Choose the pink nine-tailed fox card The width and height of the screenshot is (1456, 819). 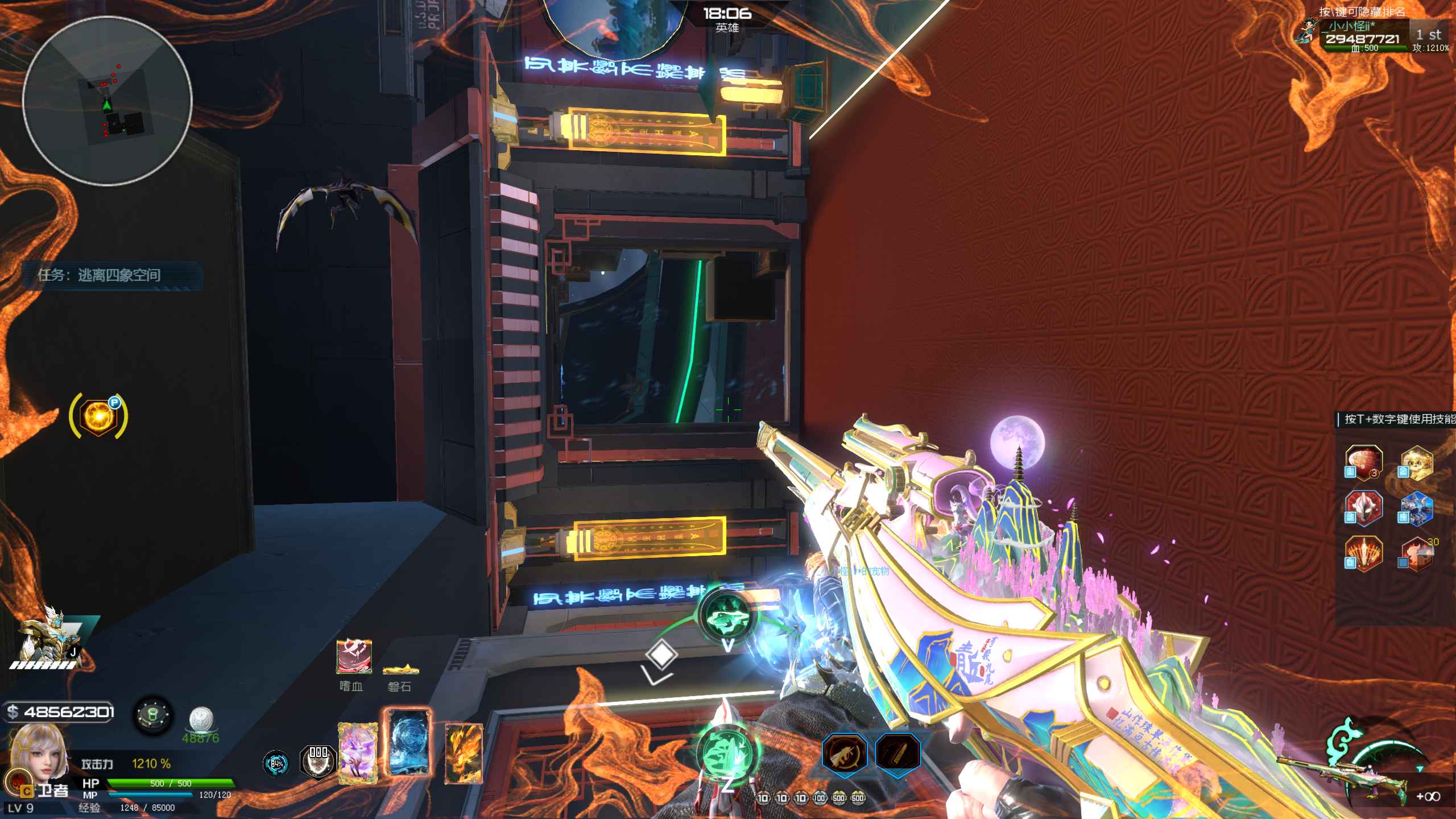pos(358,753)
